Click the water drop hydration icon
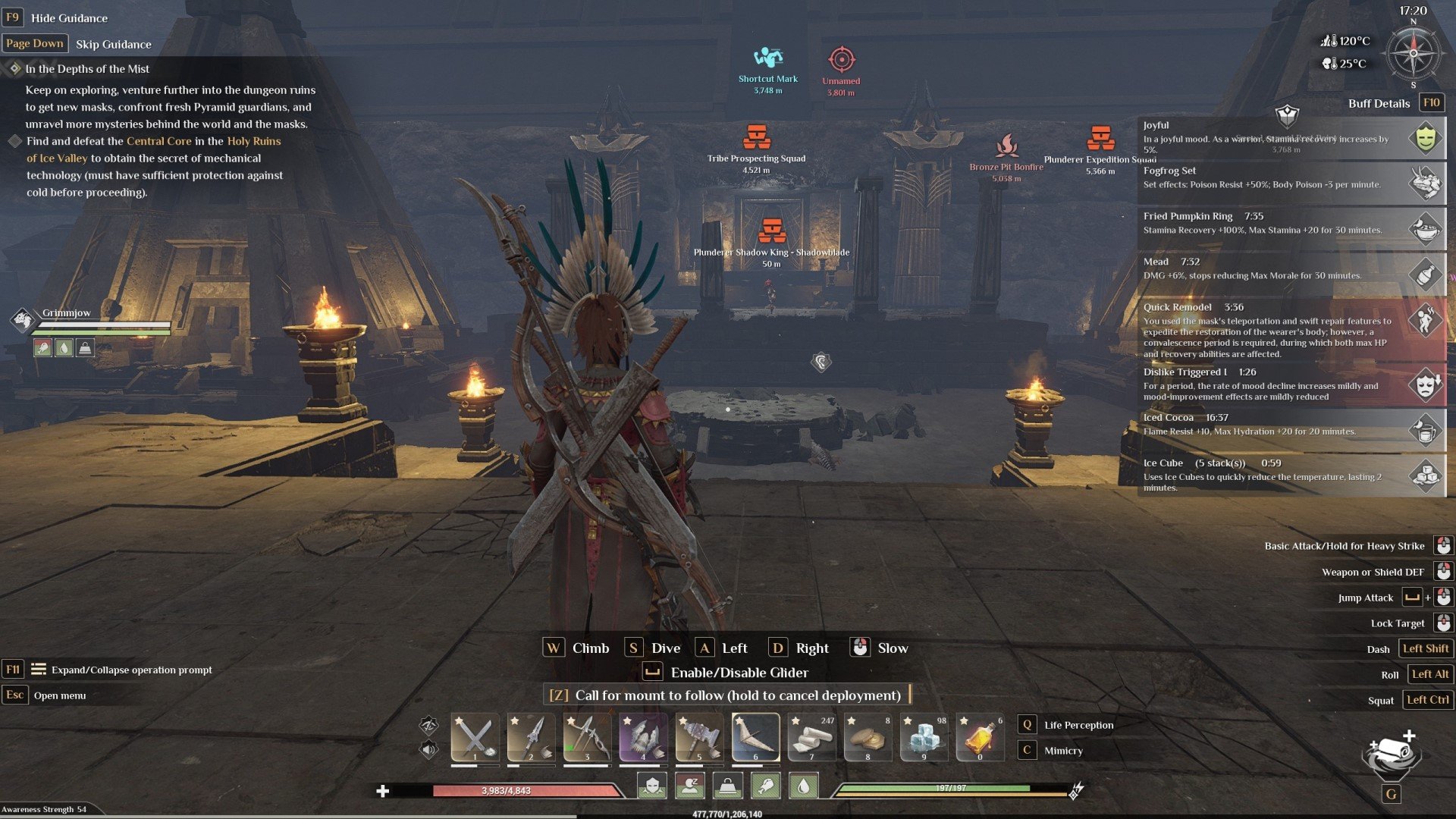Image resolution: width=1456 pixels, height=819 pixels. pyautogui.click(x=804, y=786)
